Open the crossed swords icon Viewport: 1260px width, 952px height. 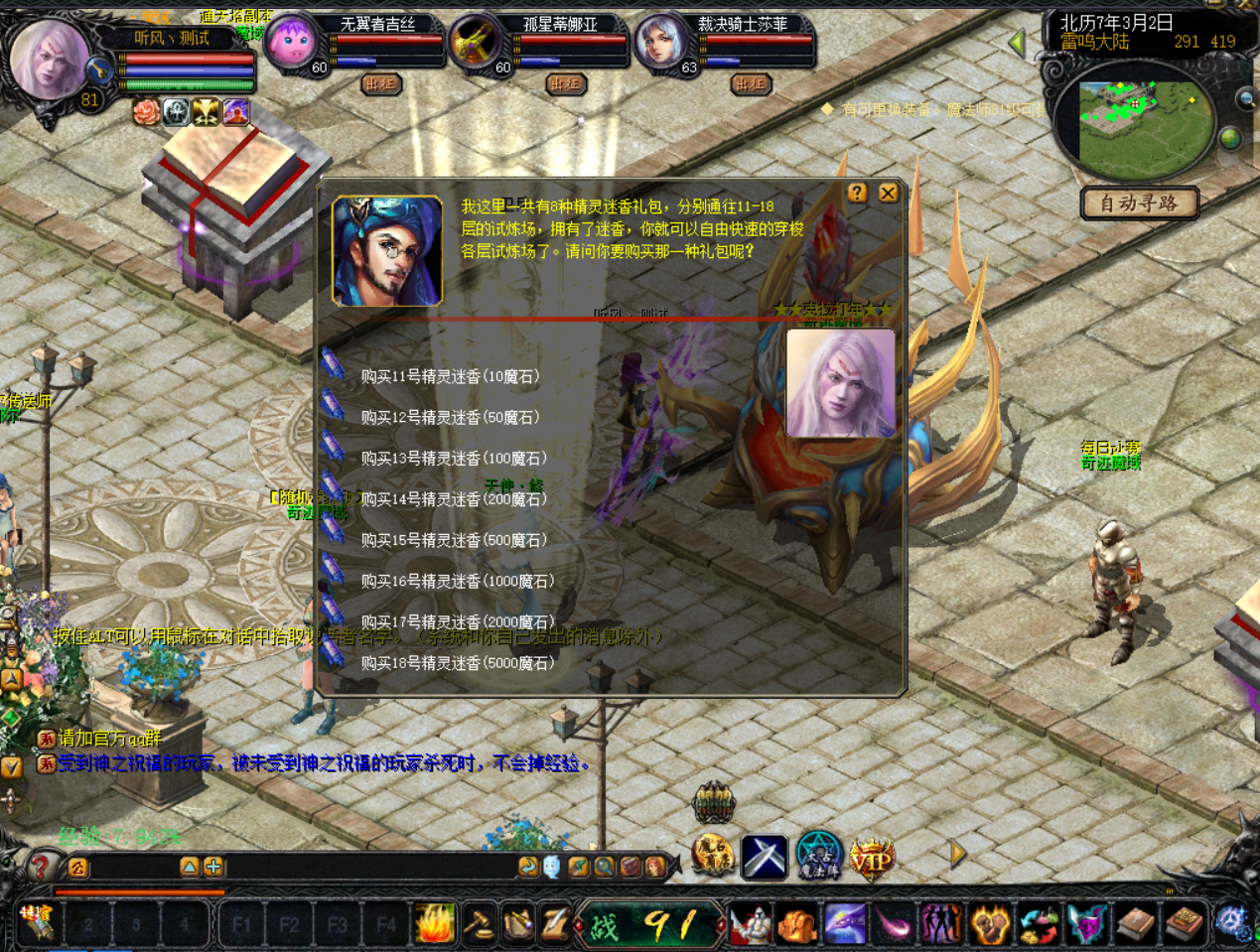pyautogui.click(x=764, y=858)
